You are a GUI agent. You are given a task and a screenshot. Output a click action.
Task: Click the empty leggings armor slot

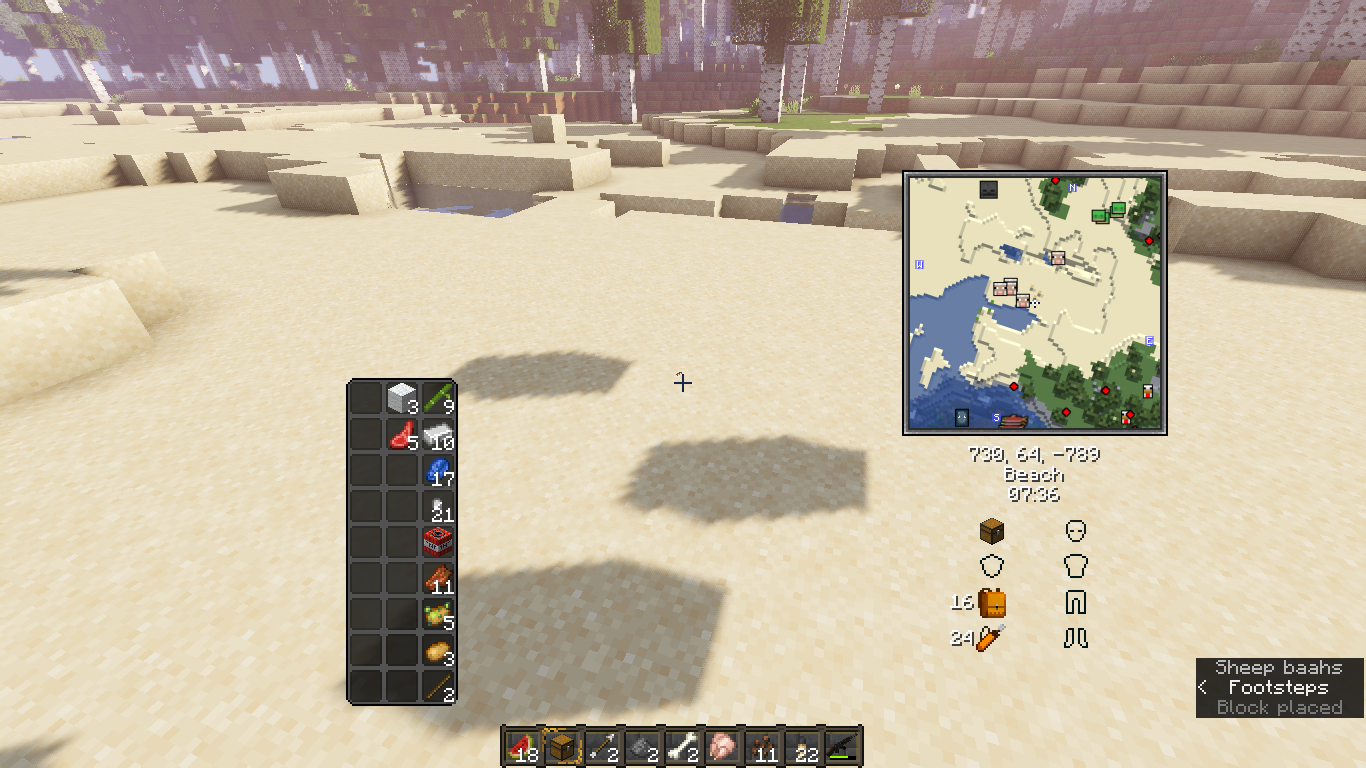click(x=1076, y=602)
